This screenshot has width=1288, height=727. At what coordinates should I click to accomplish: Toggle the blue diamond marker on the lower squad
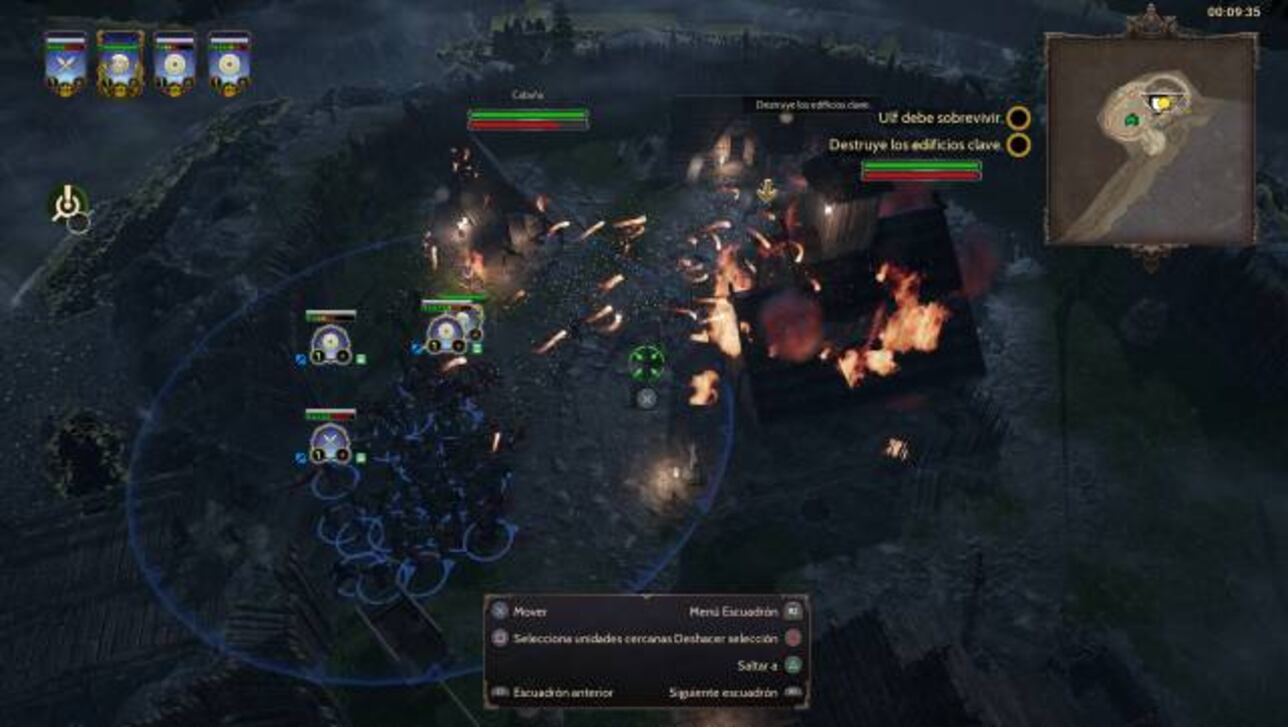[x=300, y=456]
